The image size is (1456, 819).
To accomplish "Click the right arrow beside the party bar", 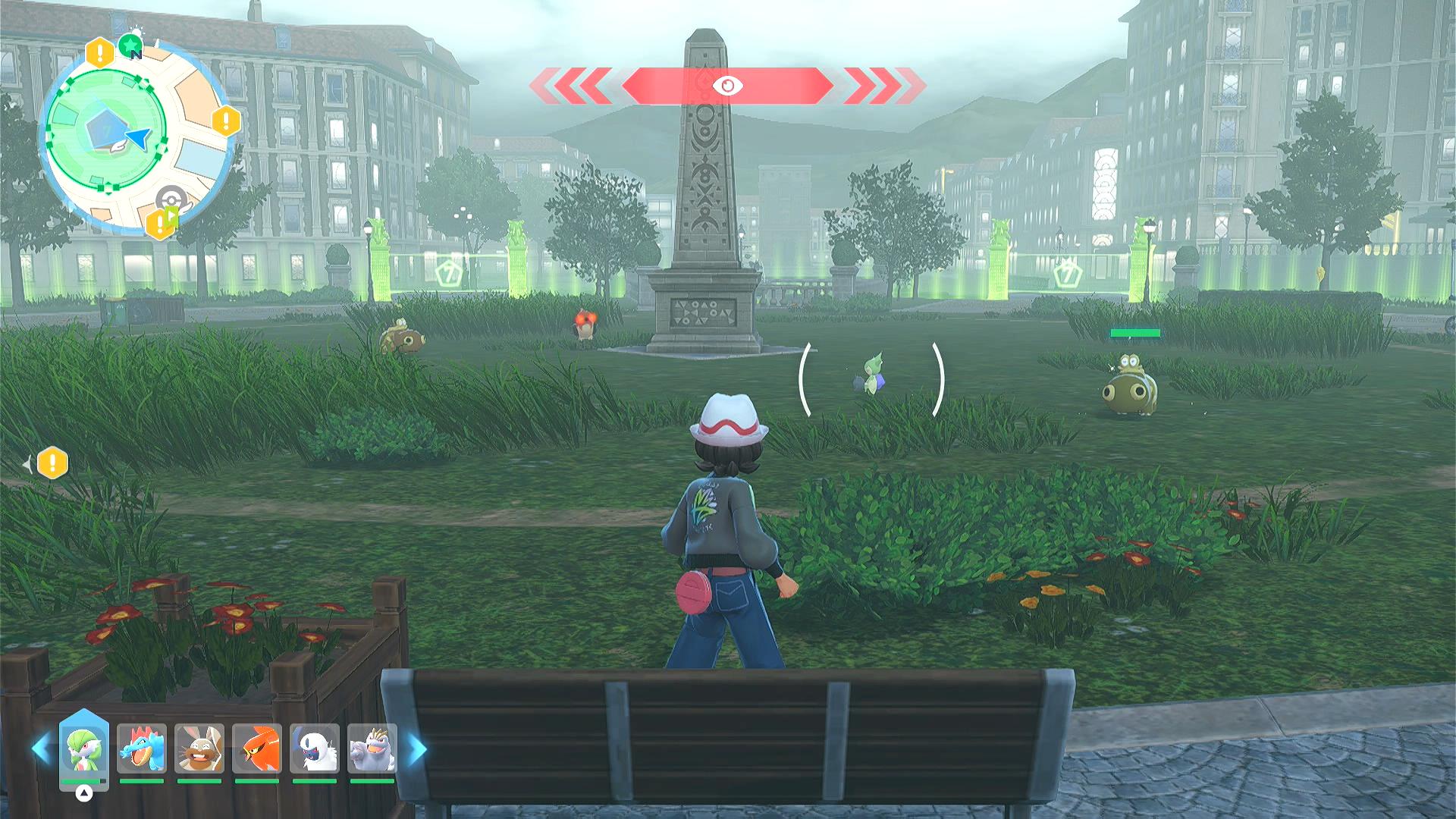I will tap(417, 749).
